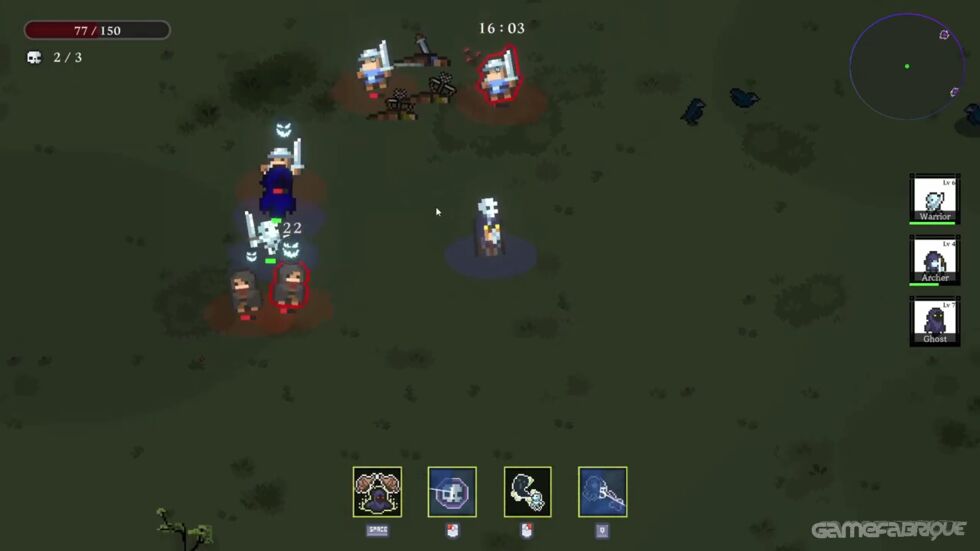Choose the Archer unit portrait
980x551 pixels.
pos(934,260)
